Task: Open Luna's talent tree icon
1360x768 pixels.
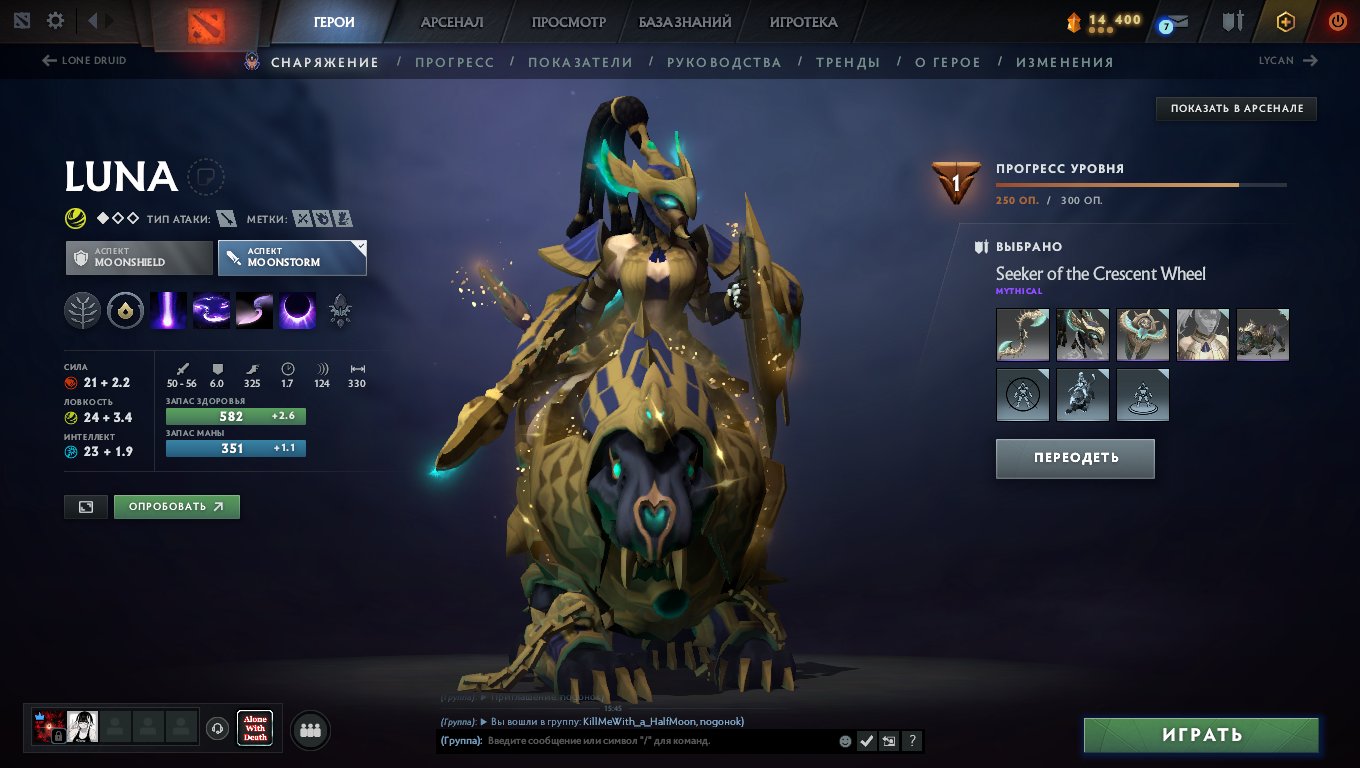Action: [83, 310]
